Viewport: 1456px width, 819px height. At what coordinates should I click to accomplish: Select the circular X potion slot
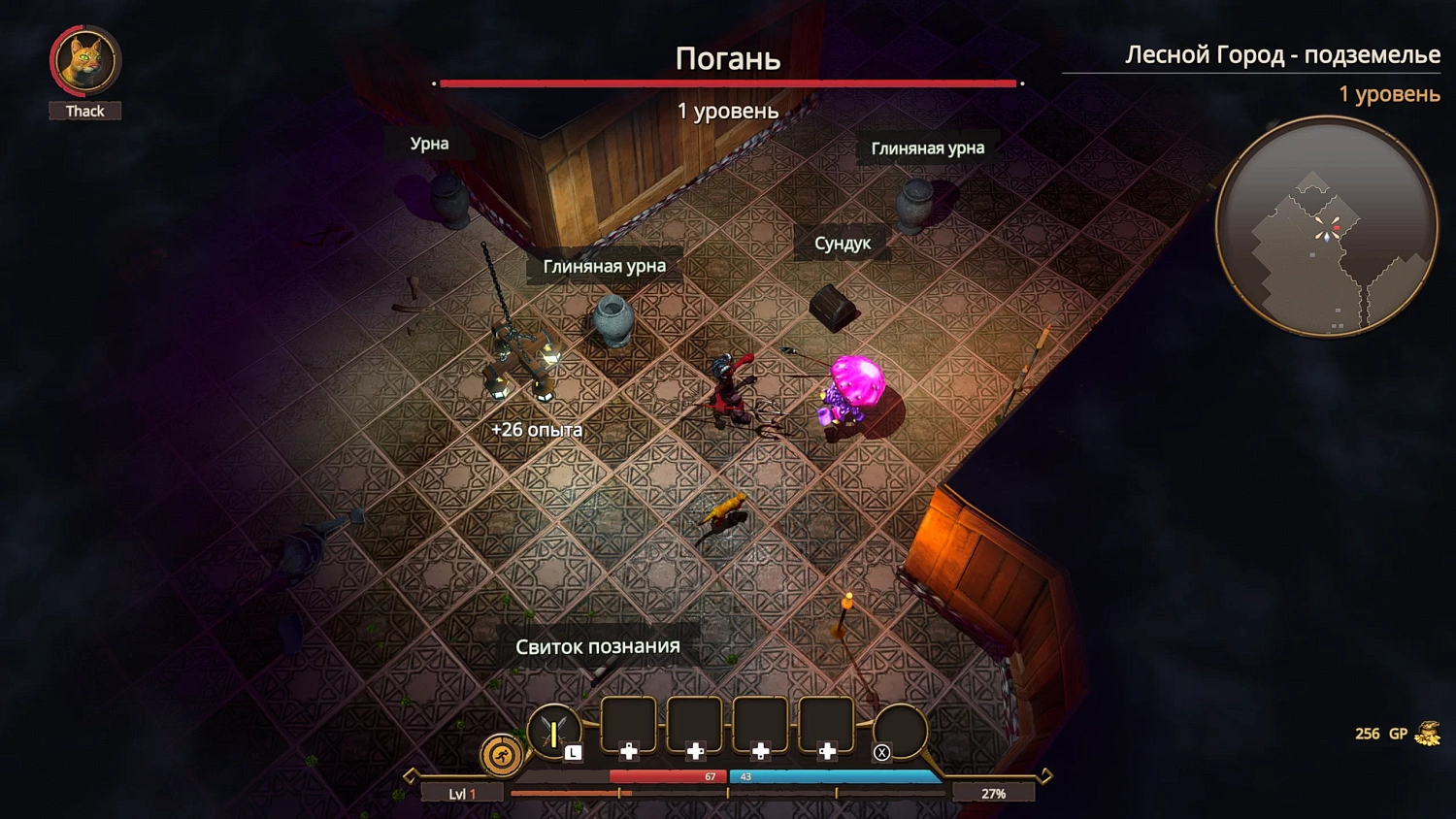click(899, 730)
